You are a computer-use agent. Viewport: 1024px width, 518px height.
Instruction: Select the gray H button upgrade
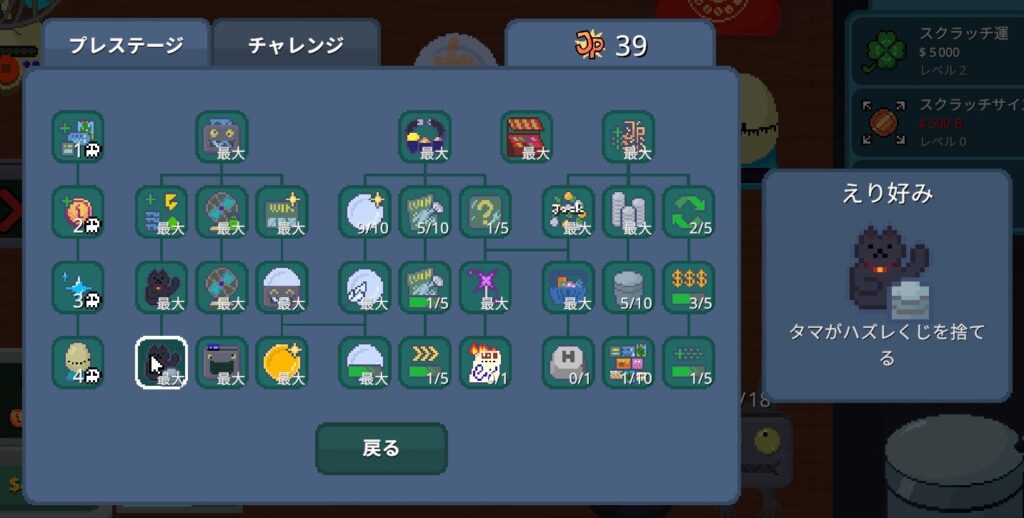[x=568, y=361]
